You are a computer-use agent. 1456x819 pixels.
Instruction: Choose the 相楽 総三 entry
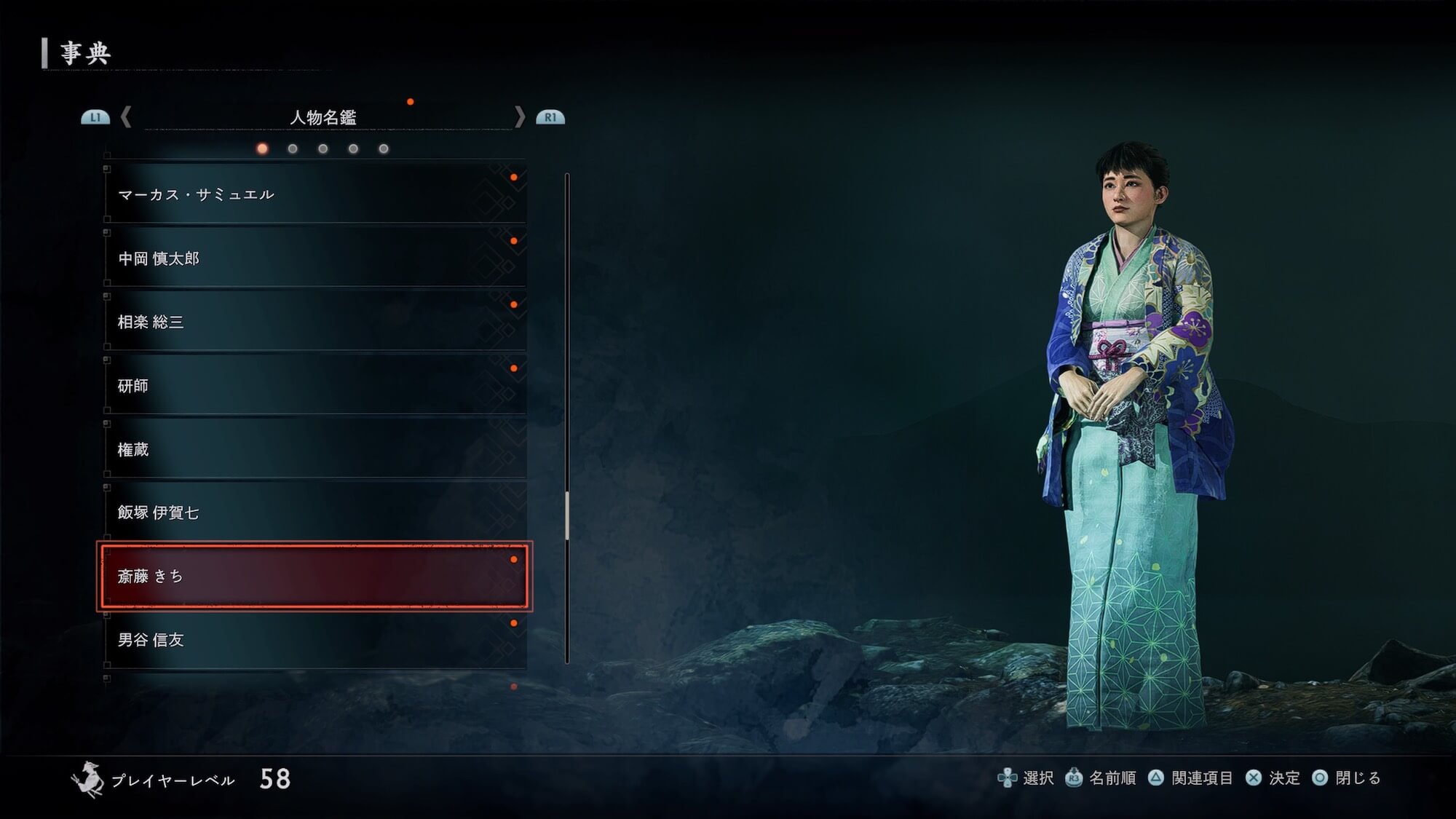coord(314,322)
